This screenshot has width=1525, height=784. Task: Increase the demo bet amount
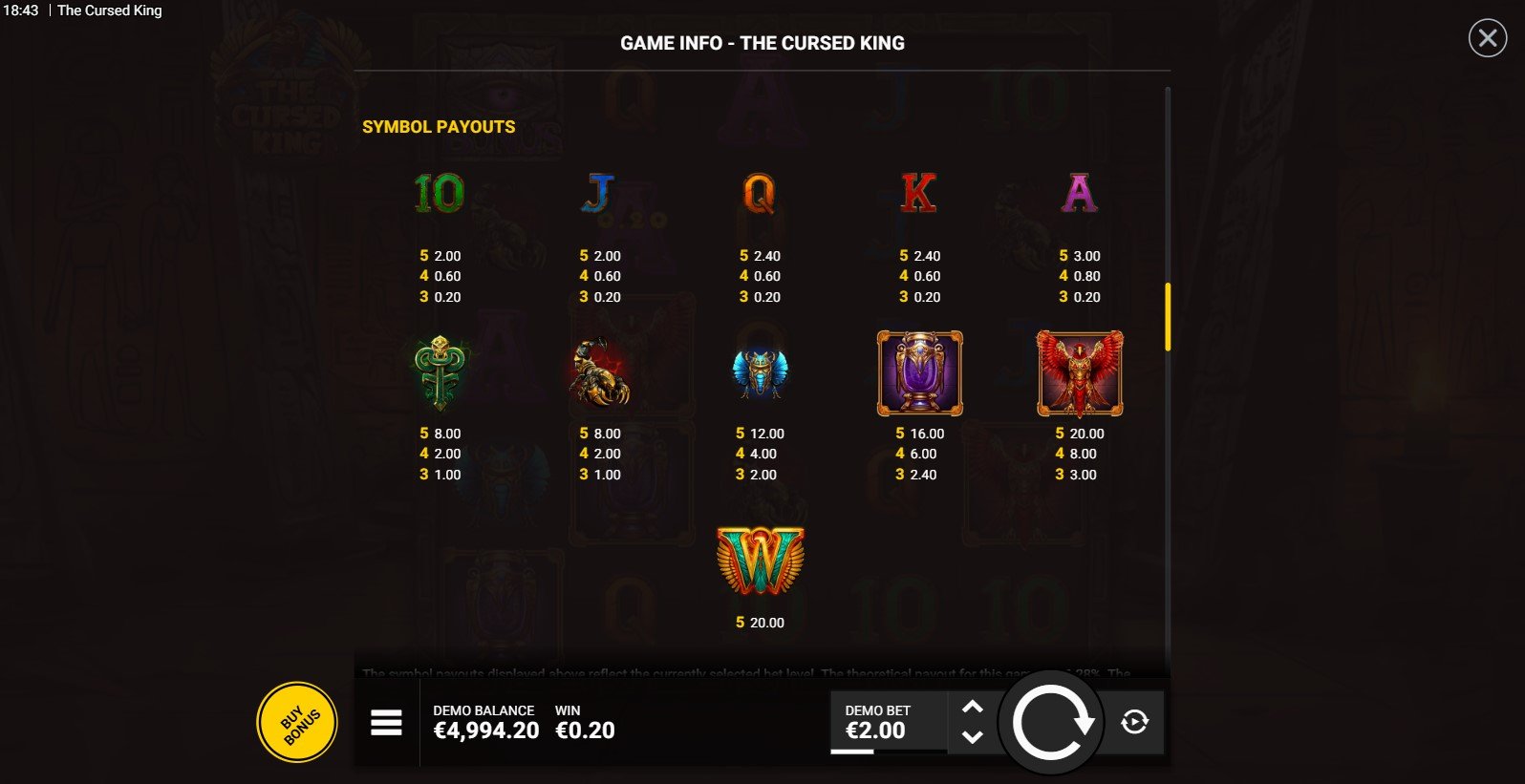click(972, 707)
